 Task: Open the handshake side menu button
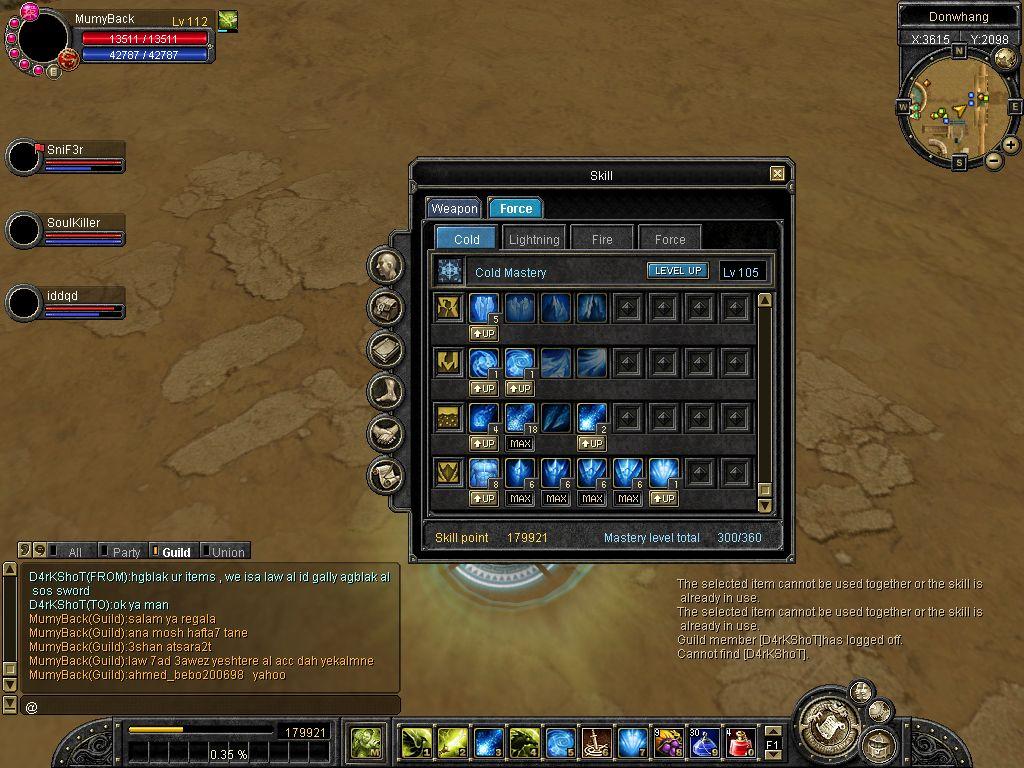pyautogui.click(x=386, y=433)
